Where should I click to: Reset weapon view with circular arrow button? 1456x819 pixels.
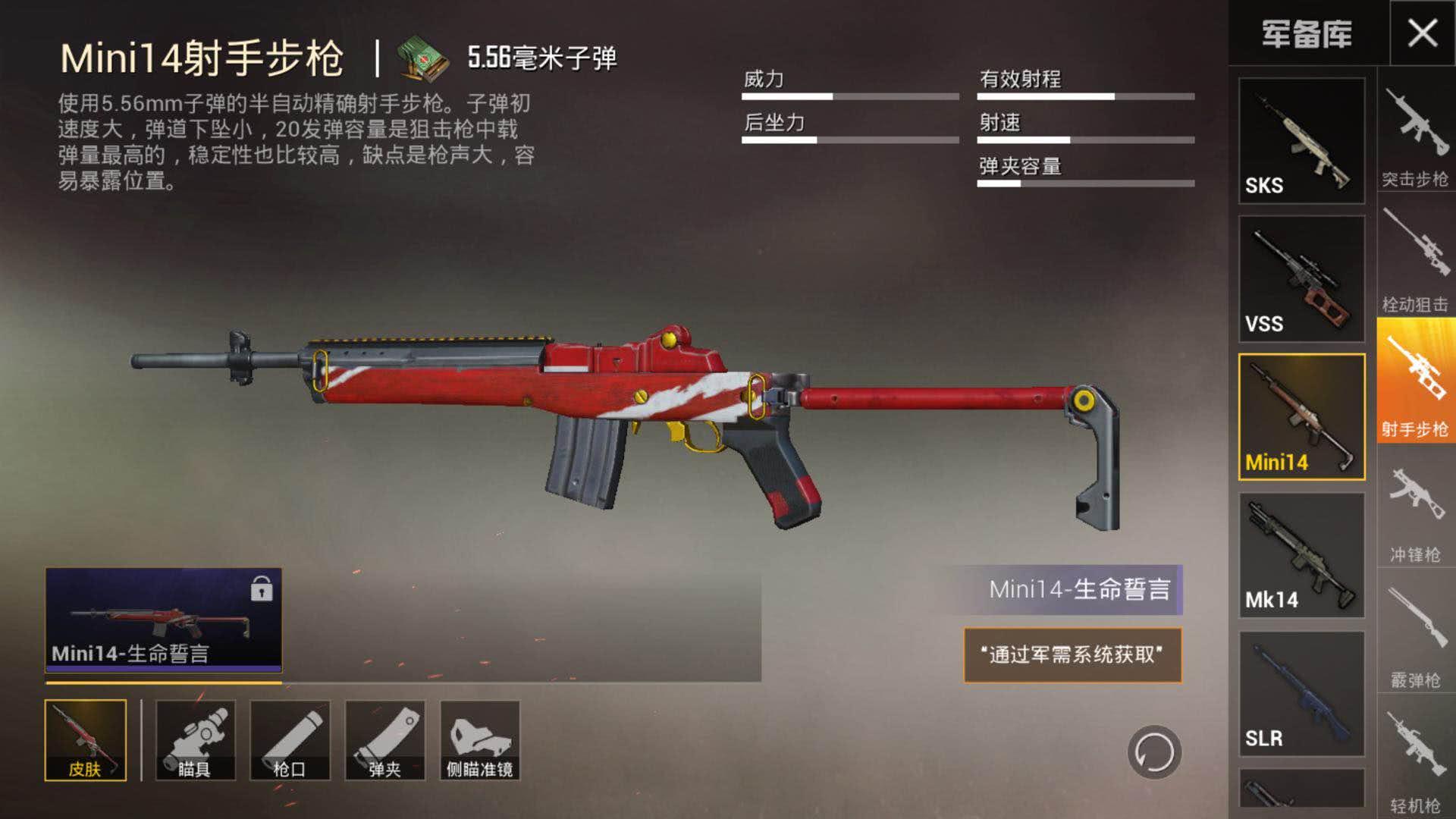[1153, 752]
